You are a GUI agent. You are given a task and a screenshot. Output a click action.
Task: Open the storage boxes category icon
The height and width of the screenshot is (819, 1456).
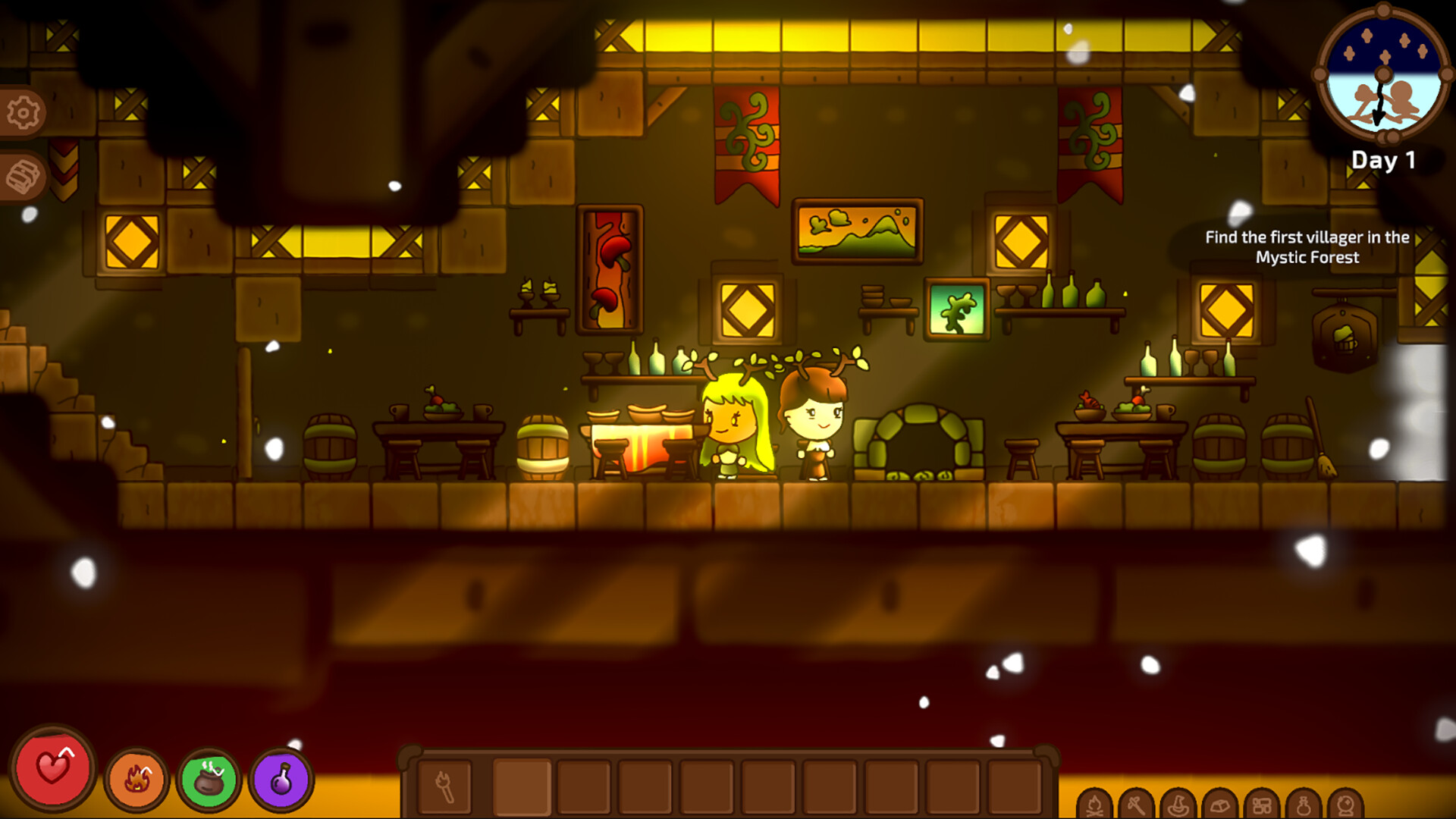pyautogui.click(x=1263, y=804)
